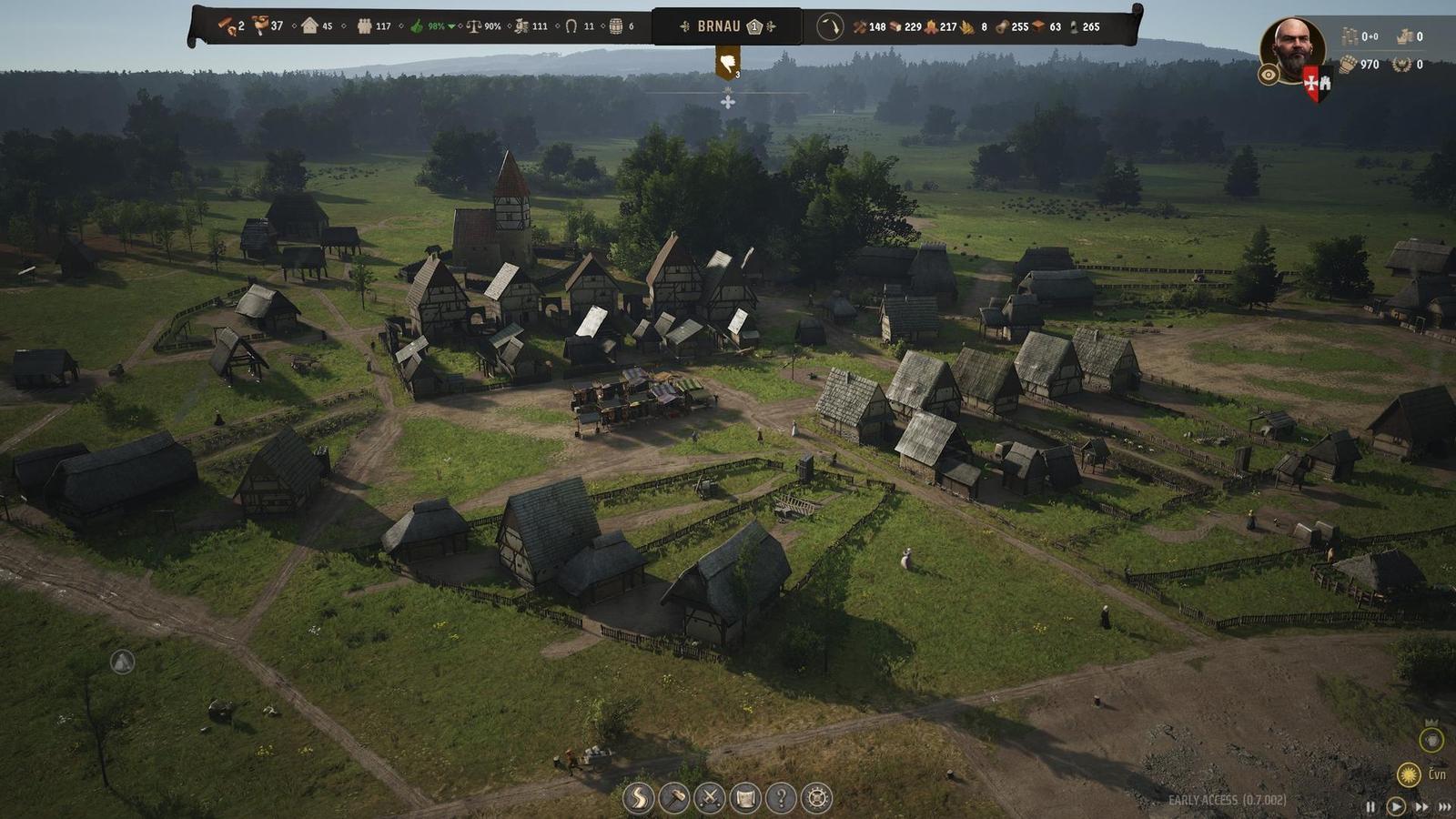Set game to normal play speed

pyautogui.click(x=1395, y=806)
